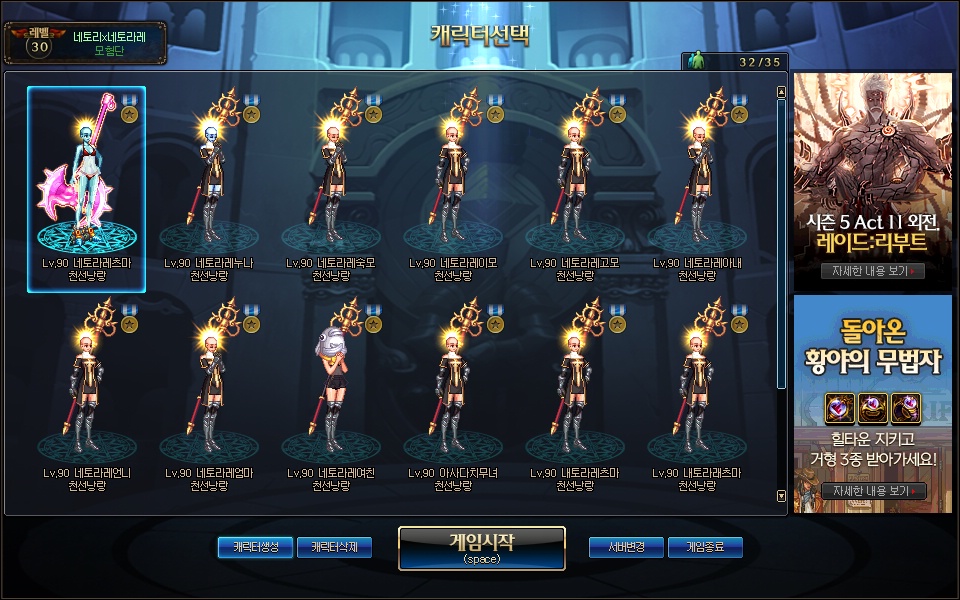Start the game with 게임시작 button
Viewport: 960px width, 600px height.
(482, 547)
